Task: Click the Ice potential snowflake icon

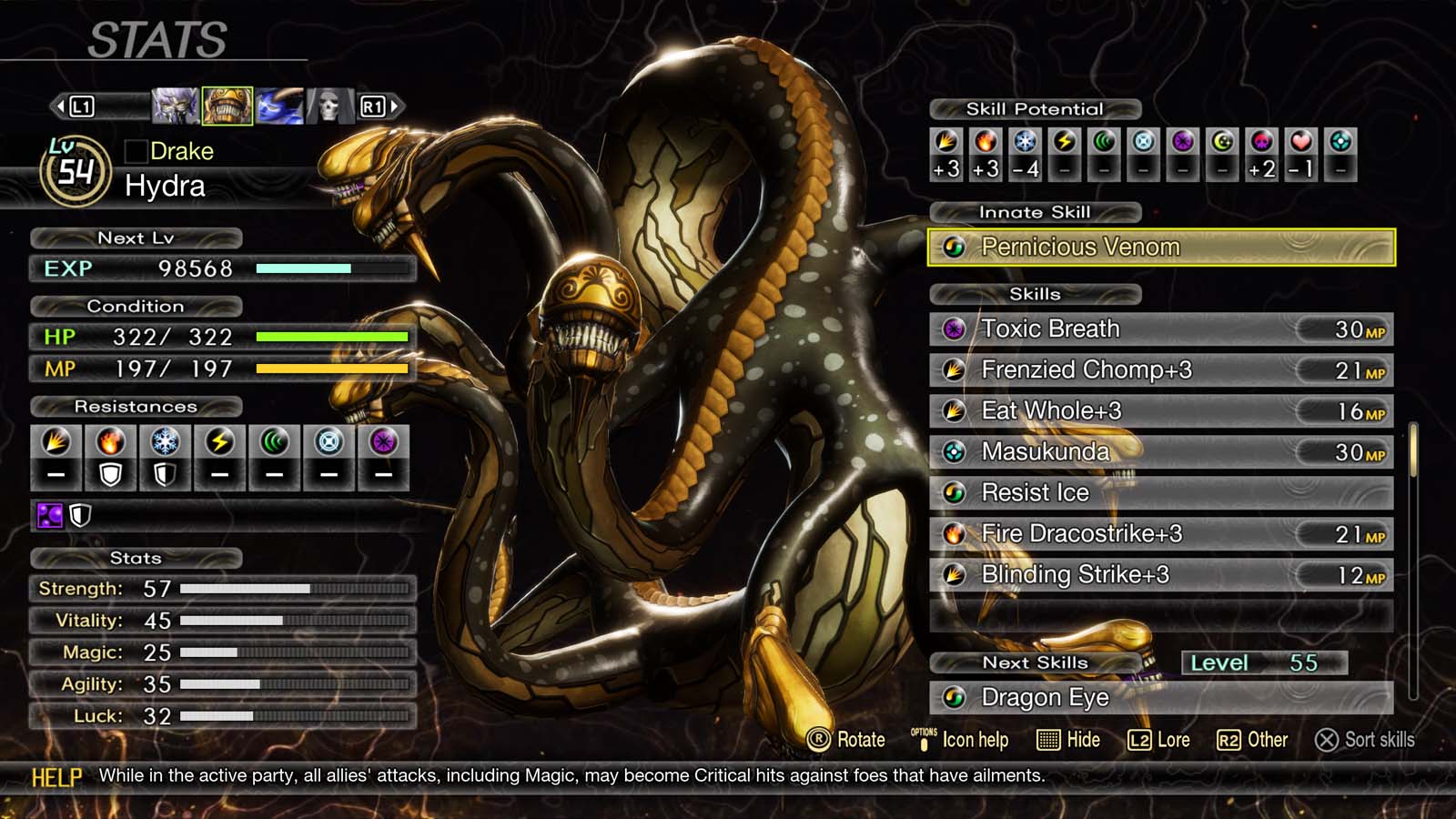Action: [x=1024, y=143]
